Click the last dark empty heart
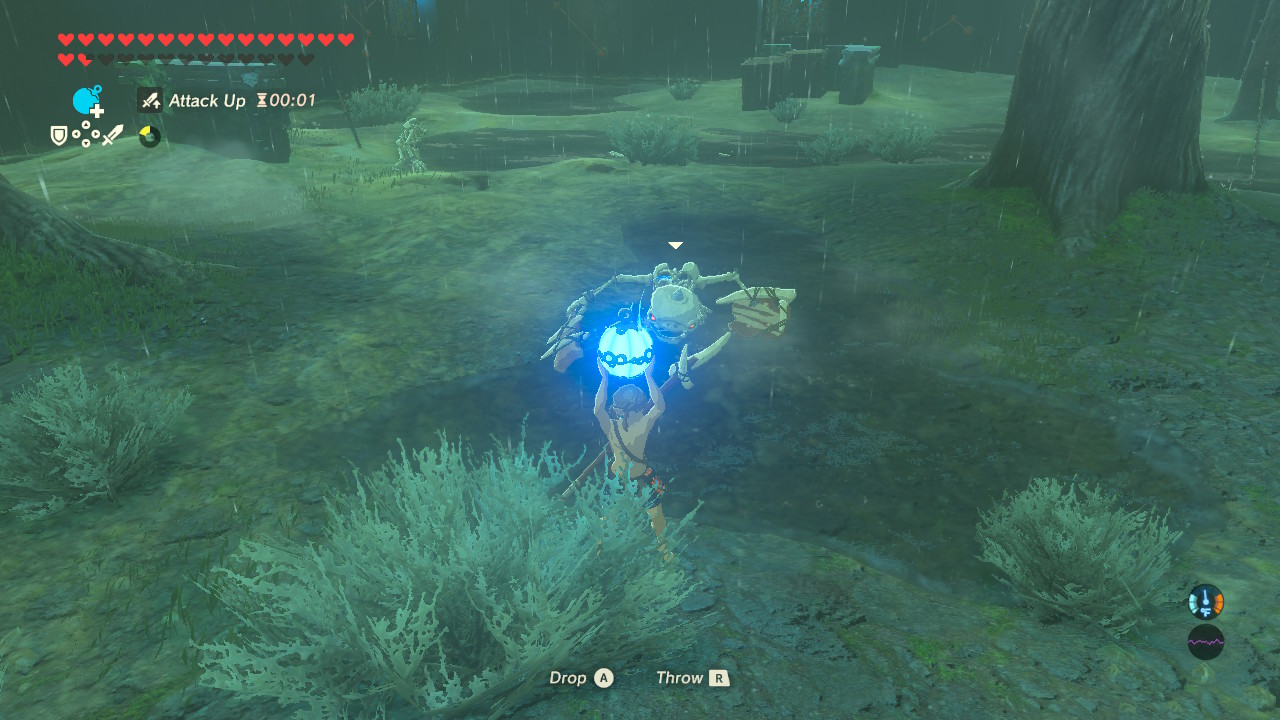This screenshot has width=1280, height=720. point(306,59)
